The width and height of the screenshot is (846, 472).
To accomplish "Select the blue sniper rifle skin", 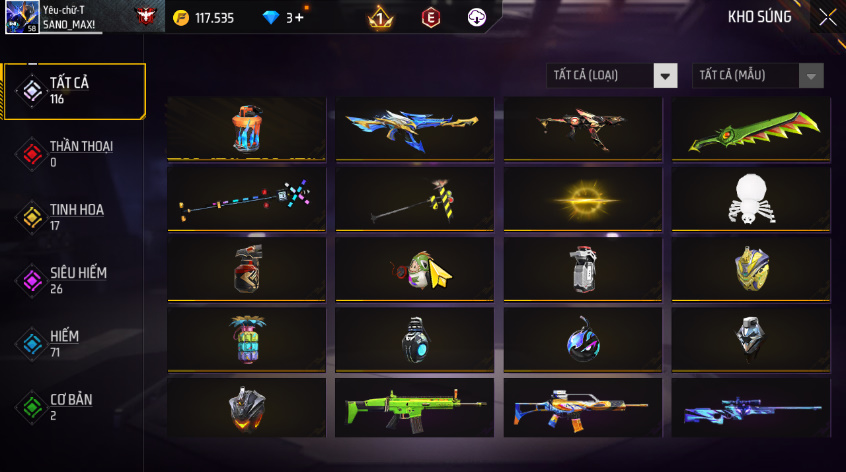I will [750, 408].
